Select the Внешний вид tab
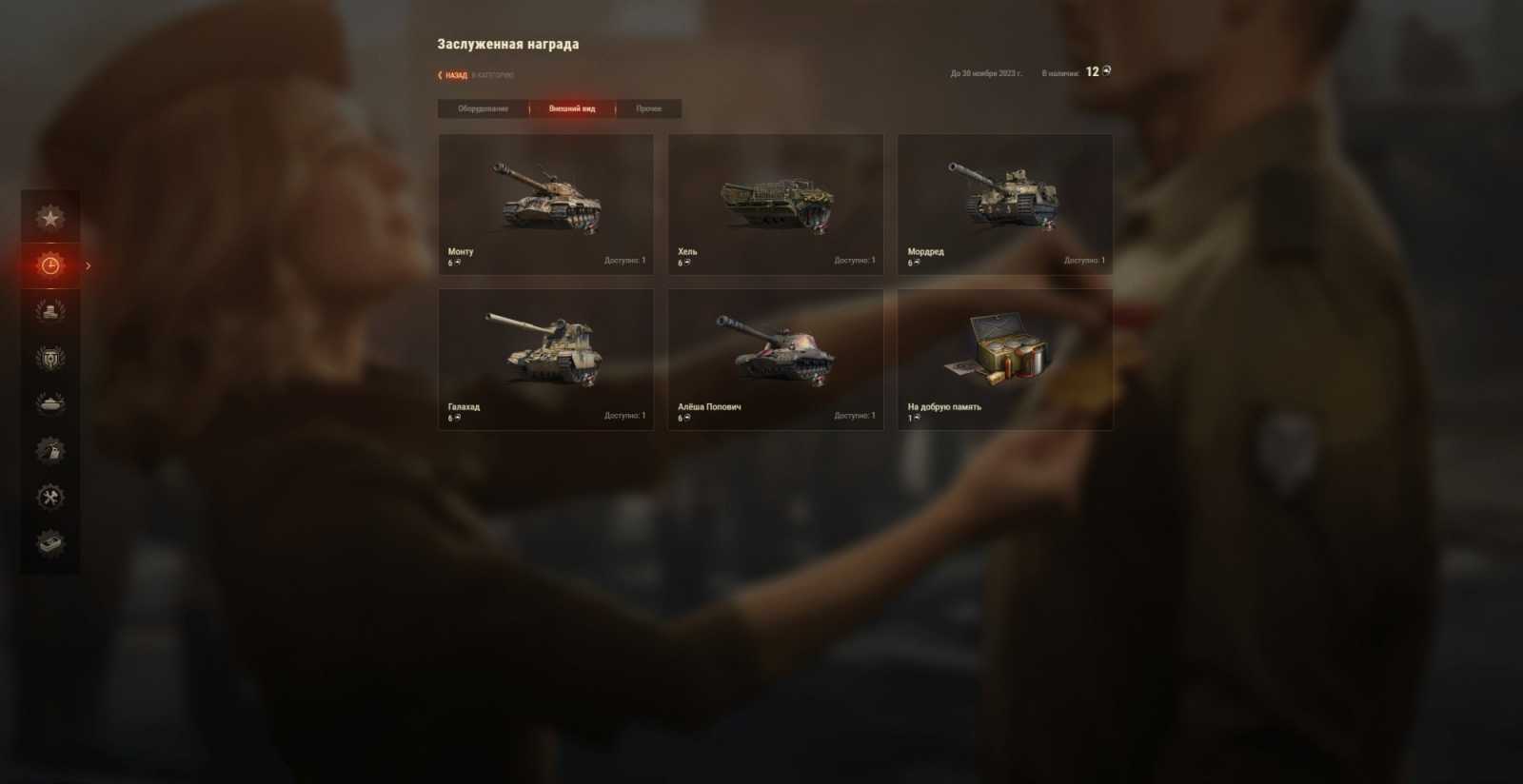1523x784 pixels. (x=573, y=108)
